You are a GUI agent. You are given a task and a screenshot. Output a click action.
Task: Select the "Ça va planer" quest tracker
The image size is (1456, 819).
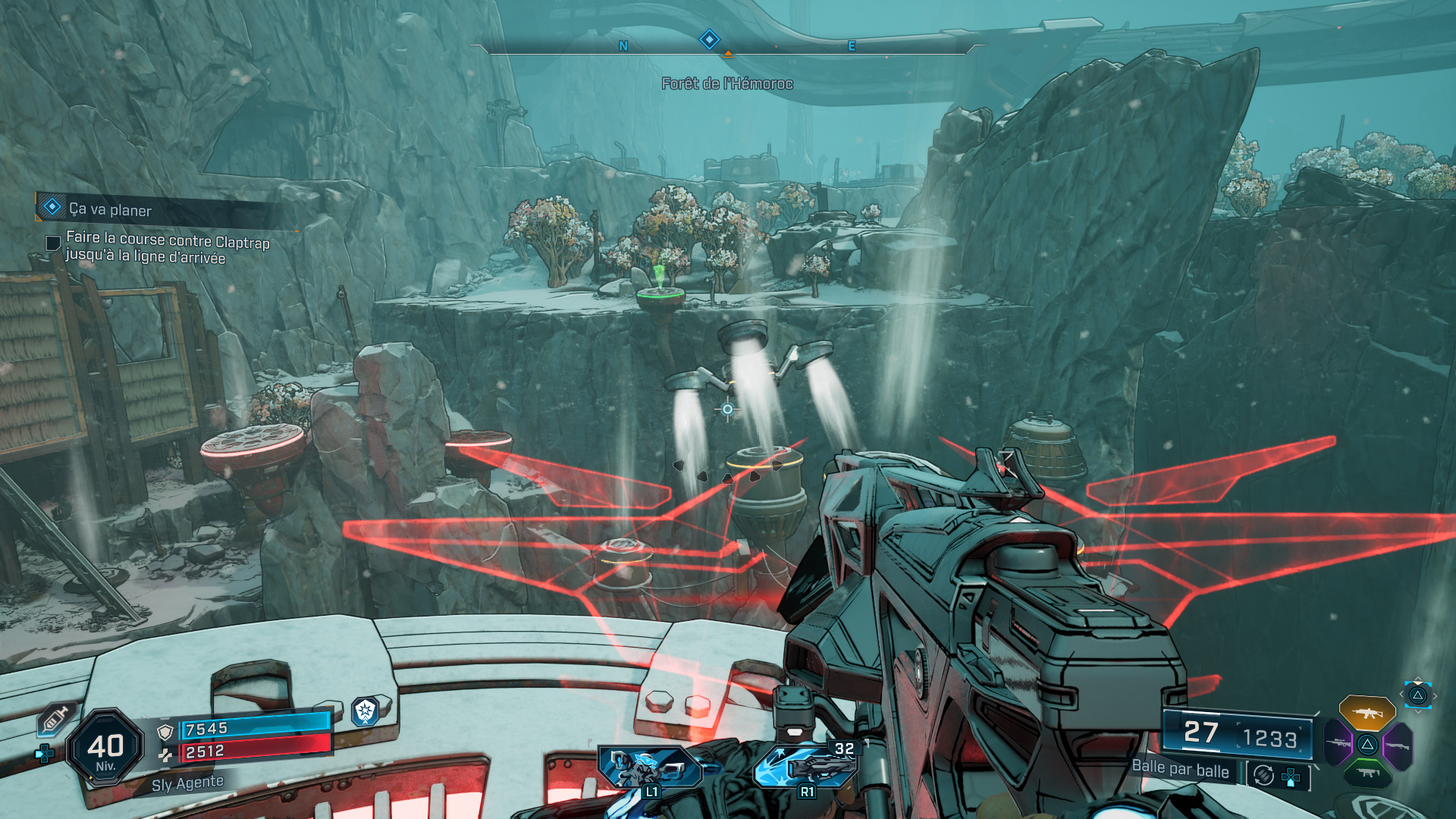pyautogui.click(x=110, y=209)
